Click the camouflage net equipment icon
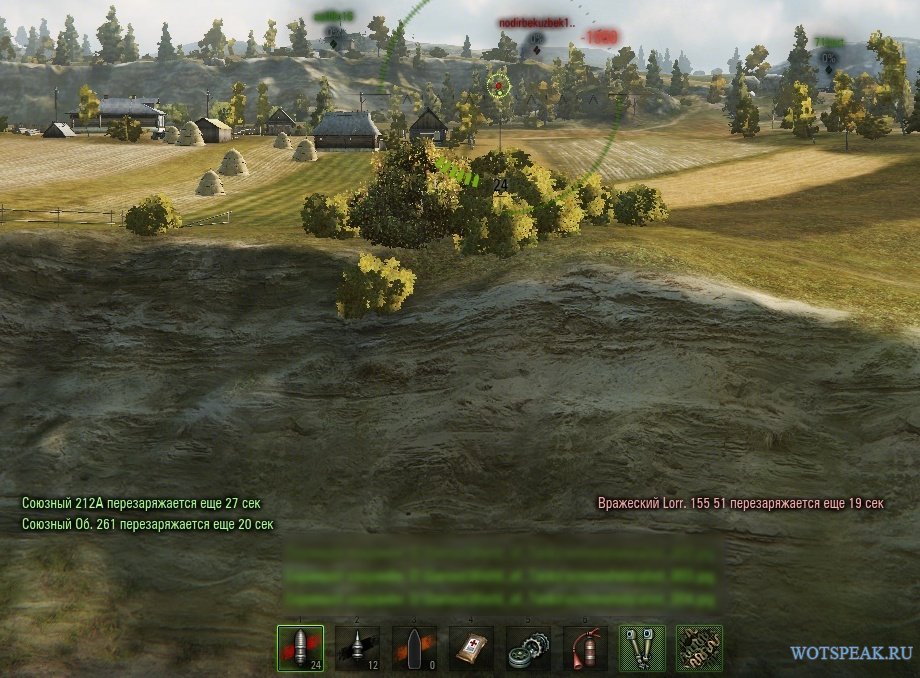The height and width of the screenshot is (678, 920). click(x=699, y=647)
